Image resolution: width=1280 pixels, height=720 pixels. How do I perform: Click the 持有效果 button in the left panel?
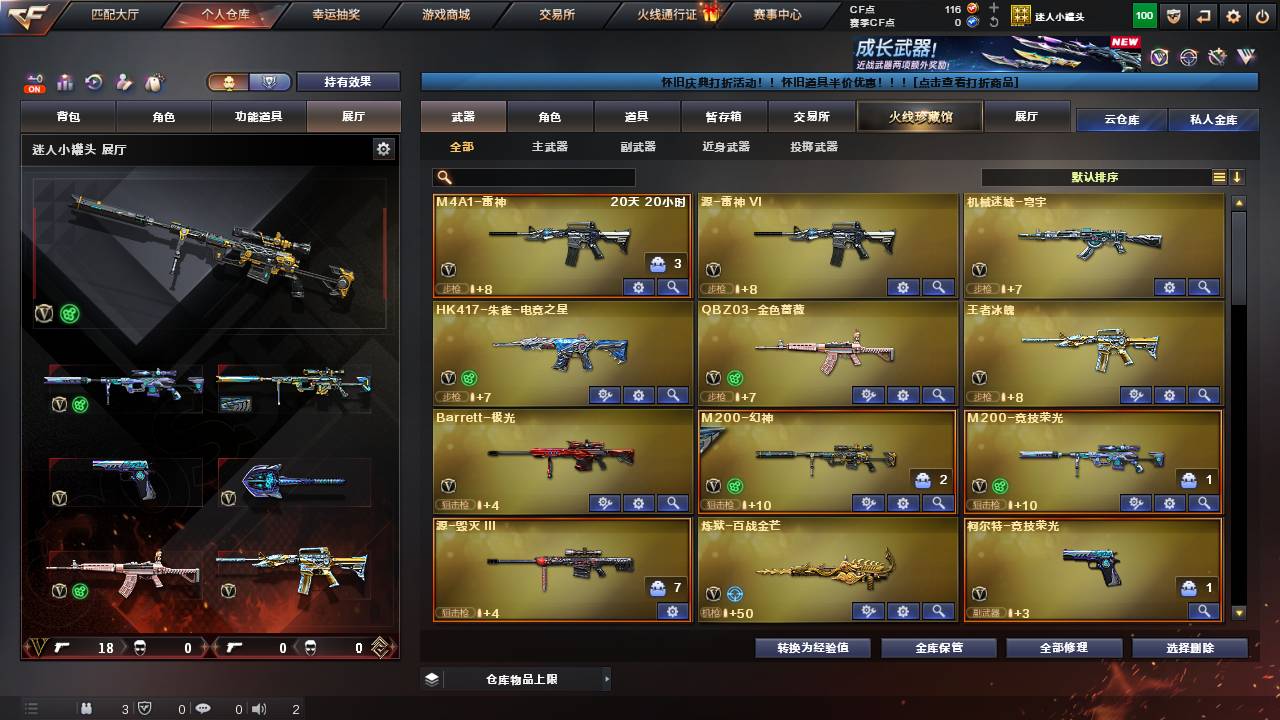click(x=348, y=81)
